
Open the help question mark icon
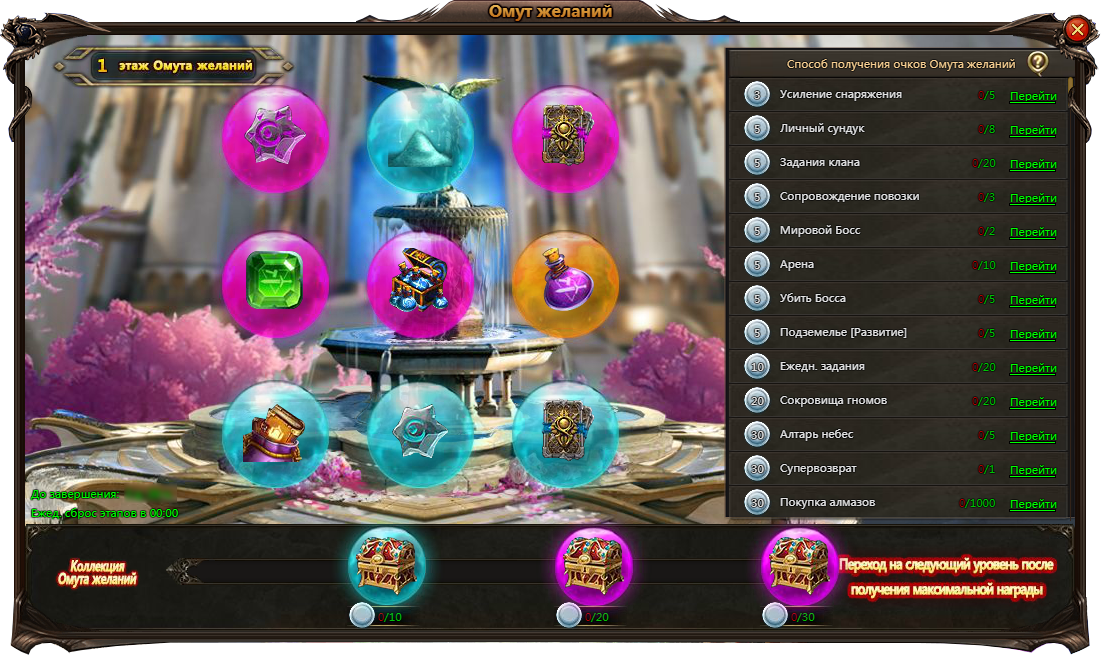[x=1037, y=63]
